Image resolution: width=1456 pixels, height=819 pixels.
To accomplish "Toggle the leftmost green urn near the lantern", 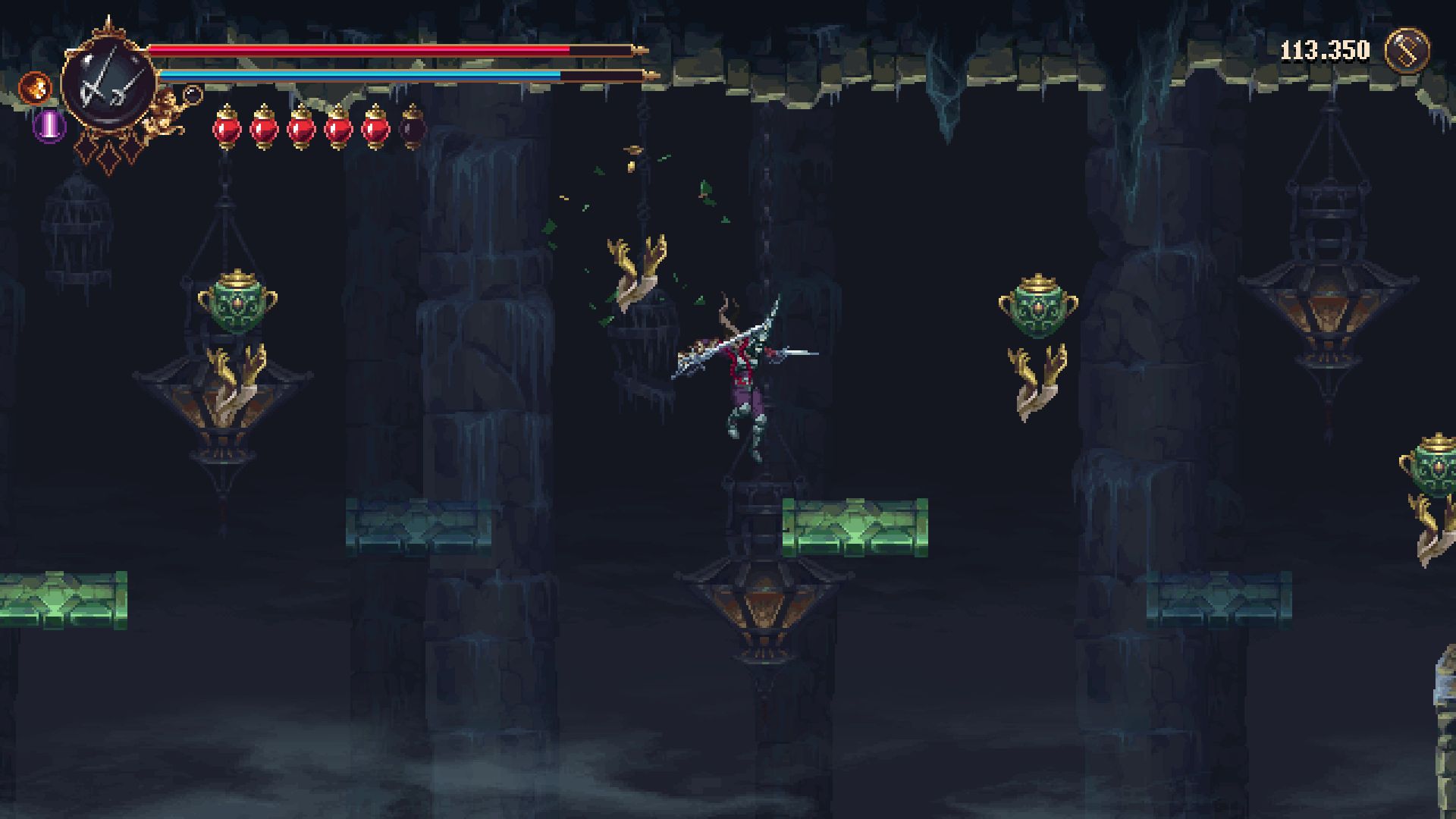I will click(x=240, y=303).
